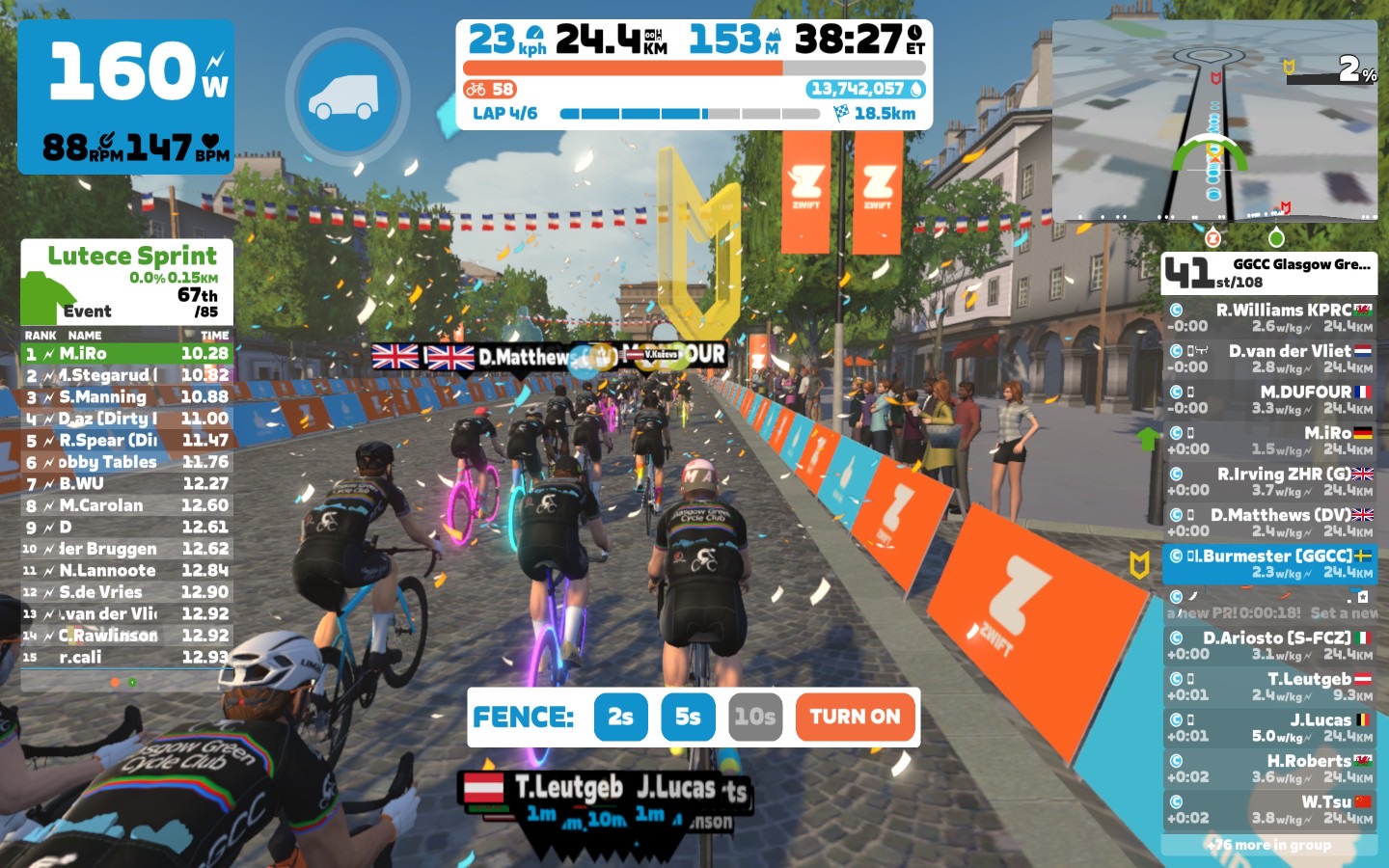Click the 160 W power panel

pyautogui.click(x=125, y=96)
